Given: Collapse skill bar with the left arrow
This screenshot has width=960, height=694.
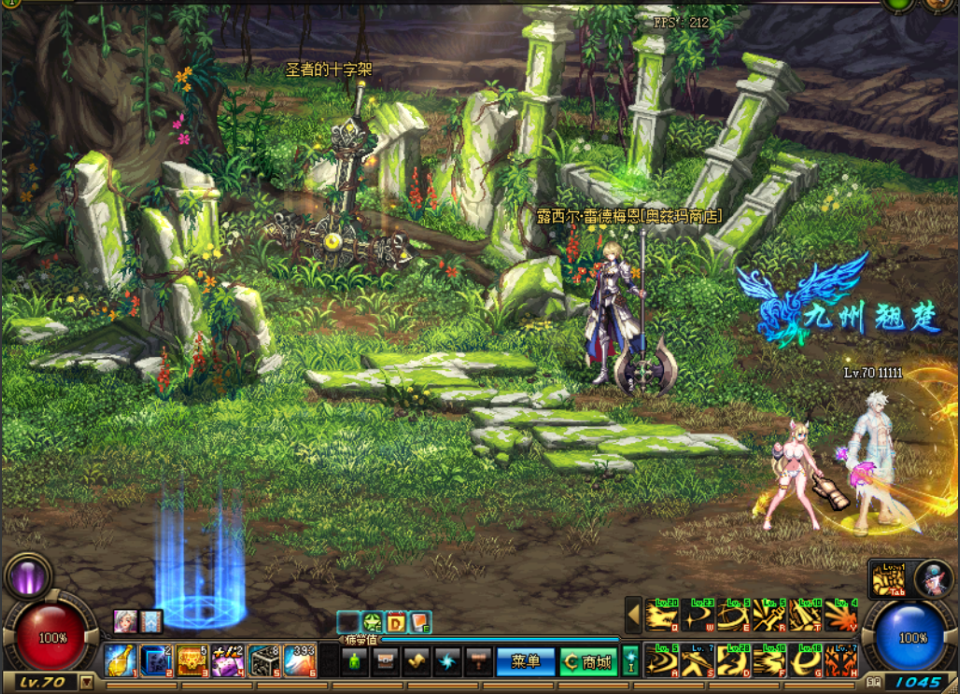Looking at the screenshot, I should coord(632,615).
